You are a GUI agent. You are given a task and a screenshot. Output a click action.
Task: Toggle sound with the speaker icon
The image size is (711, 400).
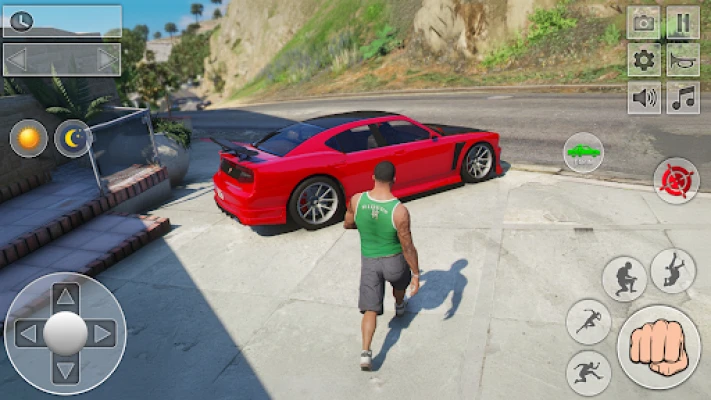(x=643, y=98)
